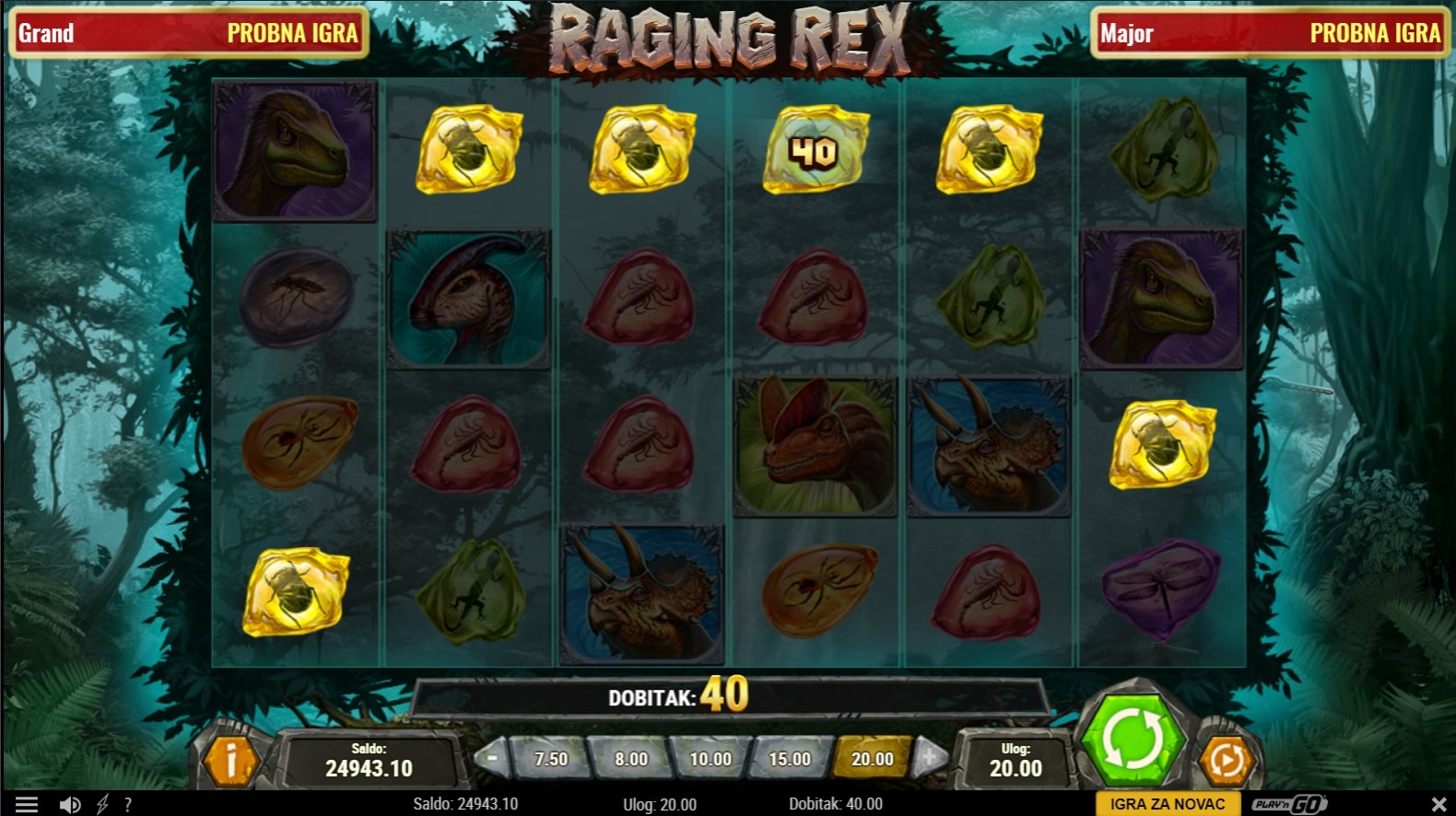This screenshot has width=1456, height=816.
Task: Select the 20.00 bet amount
Action: click(x=872, y=759)
